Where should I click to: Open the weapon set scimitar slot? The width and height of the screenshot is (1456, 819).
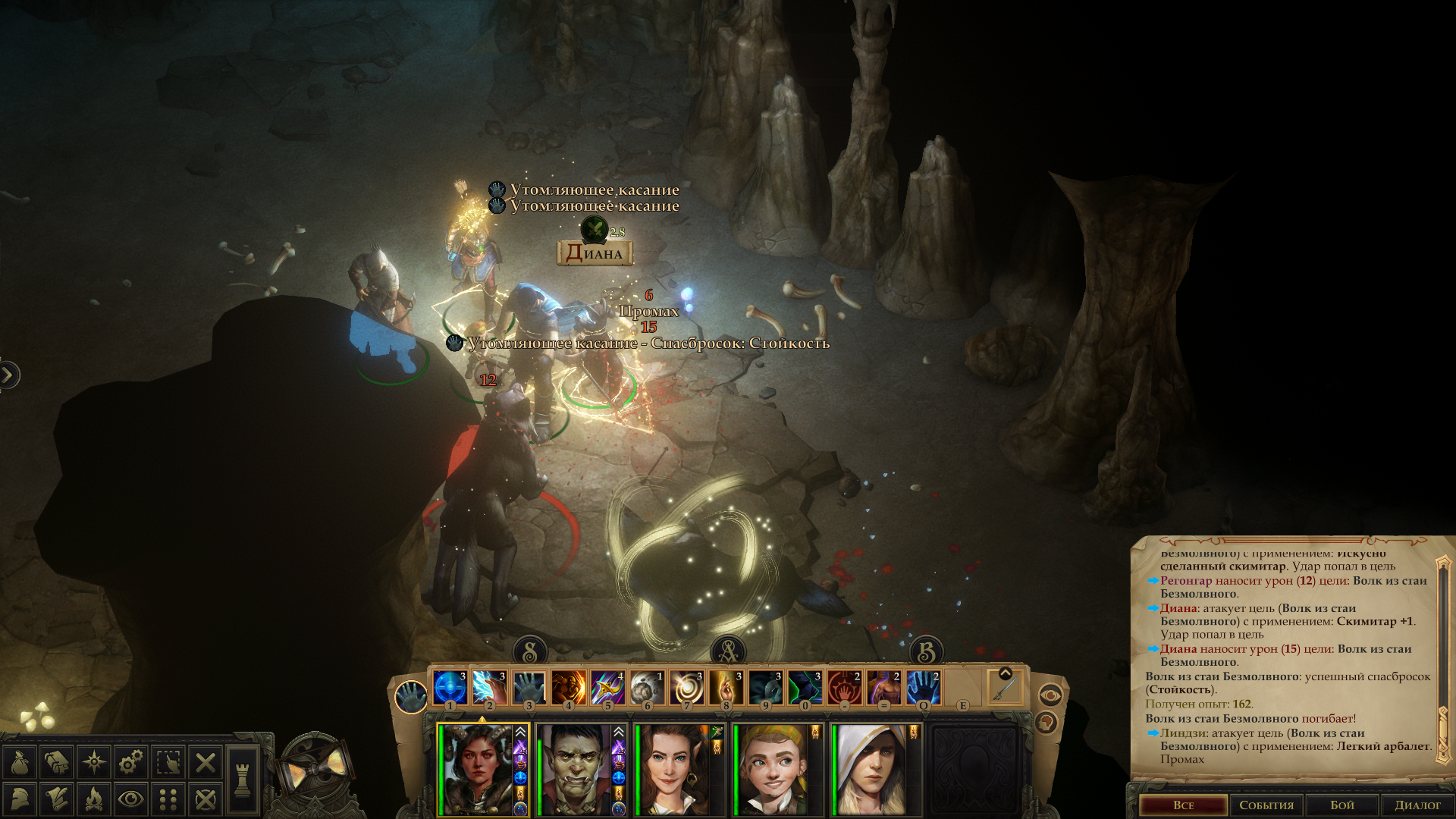(x=1005, y=688)
